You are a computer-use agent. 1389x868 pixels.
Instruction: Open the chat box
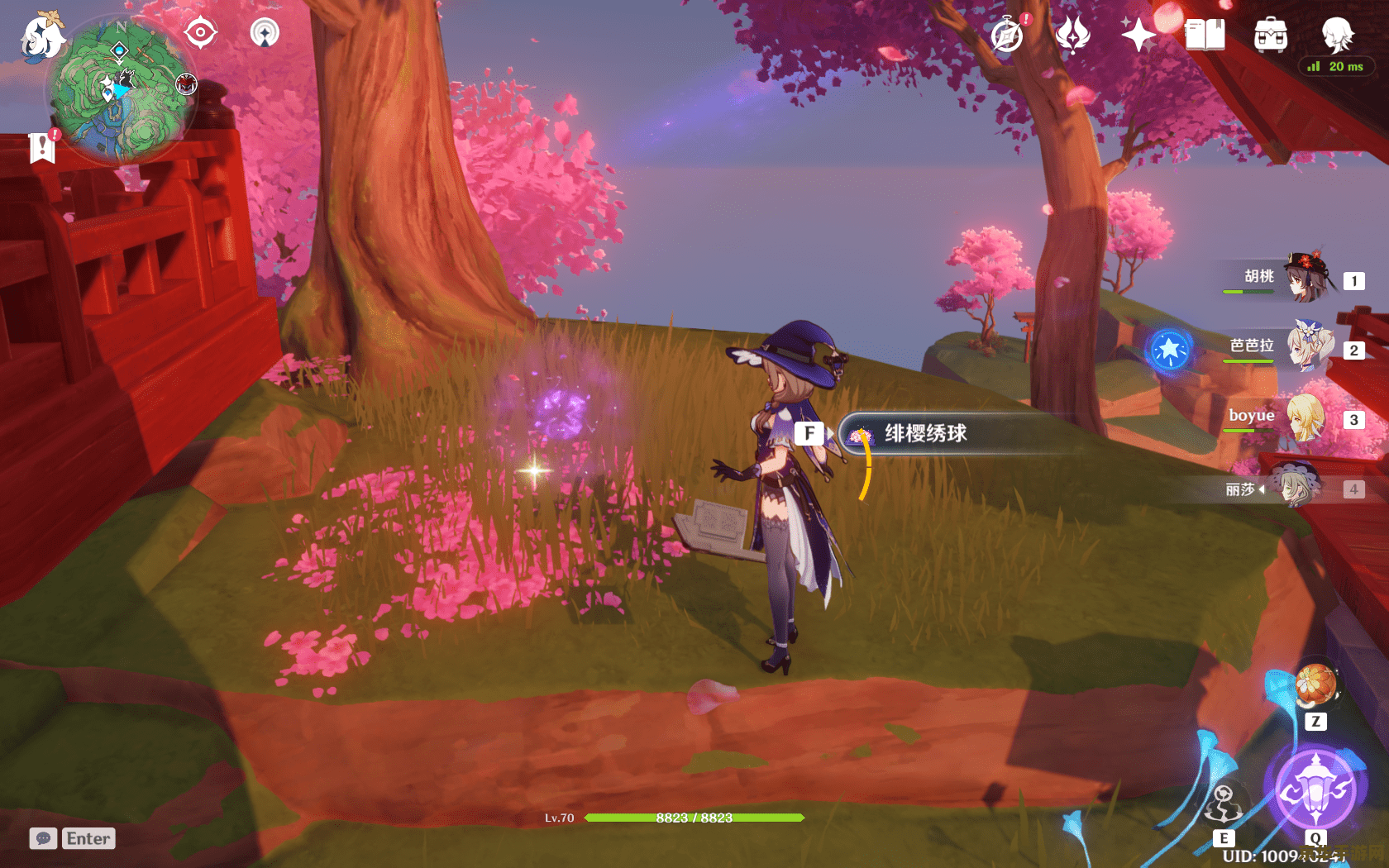(x=73, y=838)
